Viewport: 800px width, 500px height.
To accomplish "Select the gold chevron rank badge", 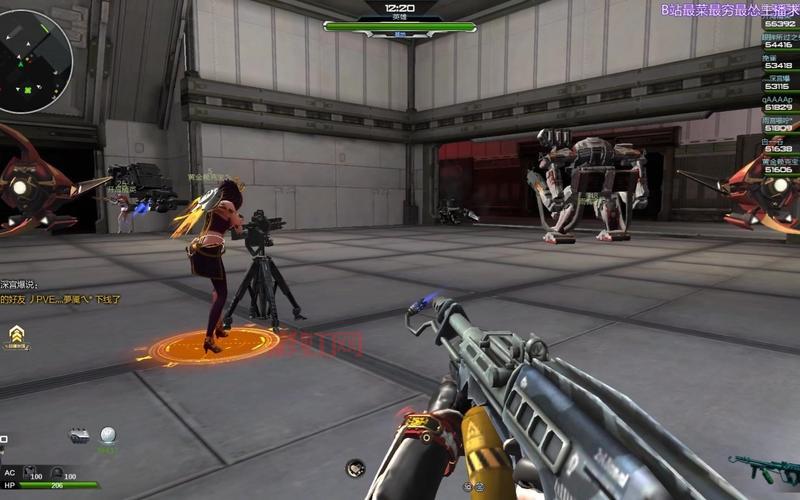I will point(16,334).
